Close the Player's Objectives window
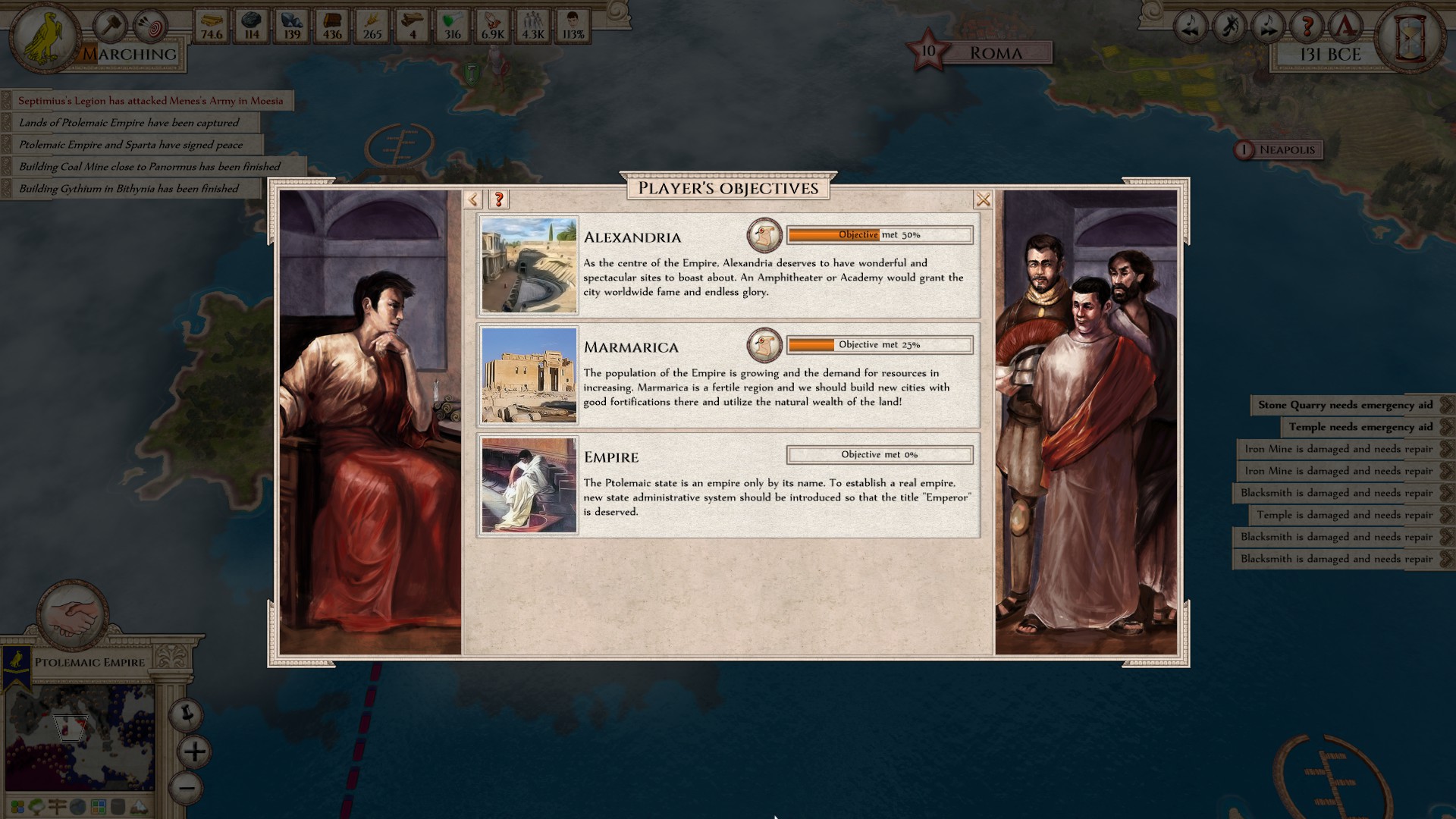The height and width of the screenshot is (819, 1456). (983, 199)
